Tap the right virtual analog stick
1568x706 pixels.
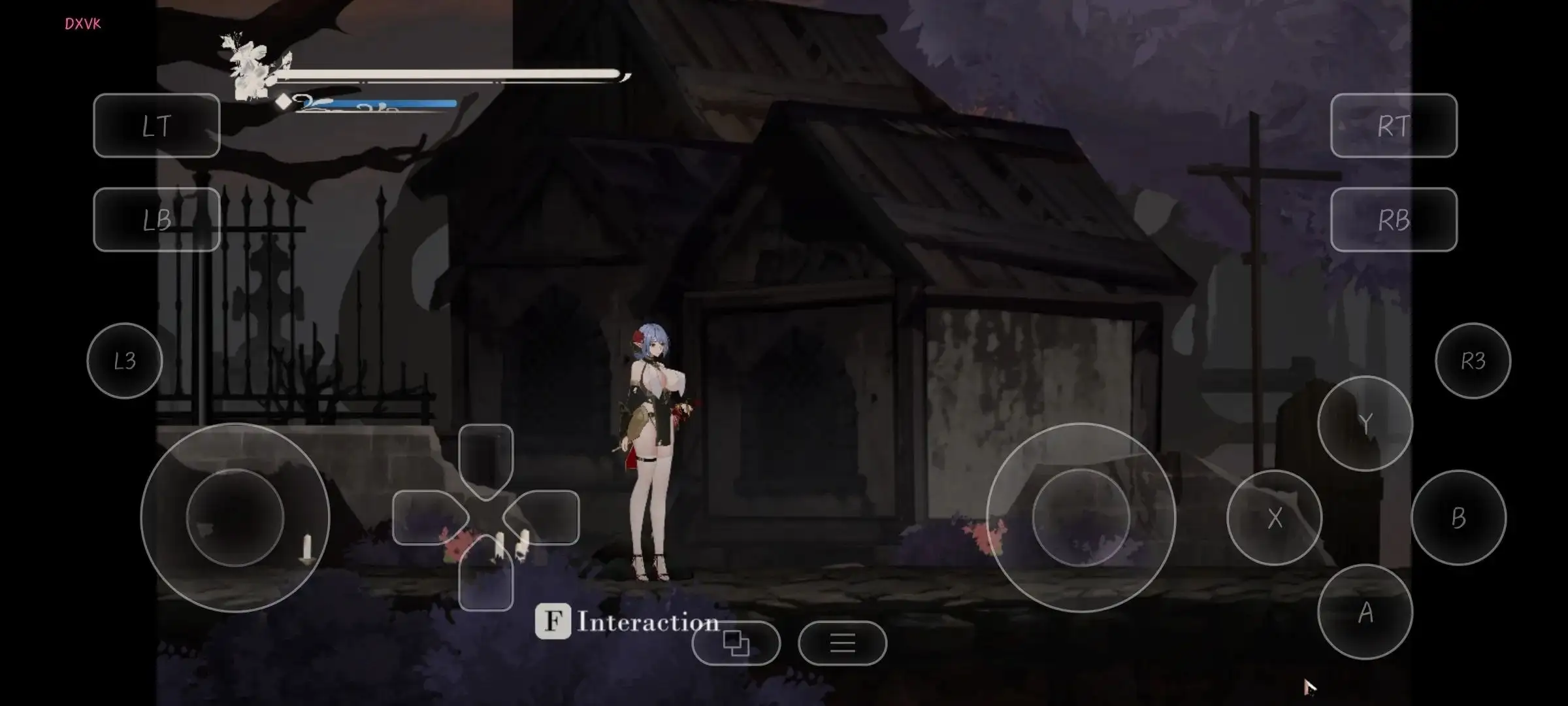click(1081, 518)
